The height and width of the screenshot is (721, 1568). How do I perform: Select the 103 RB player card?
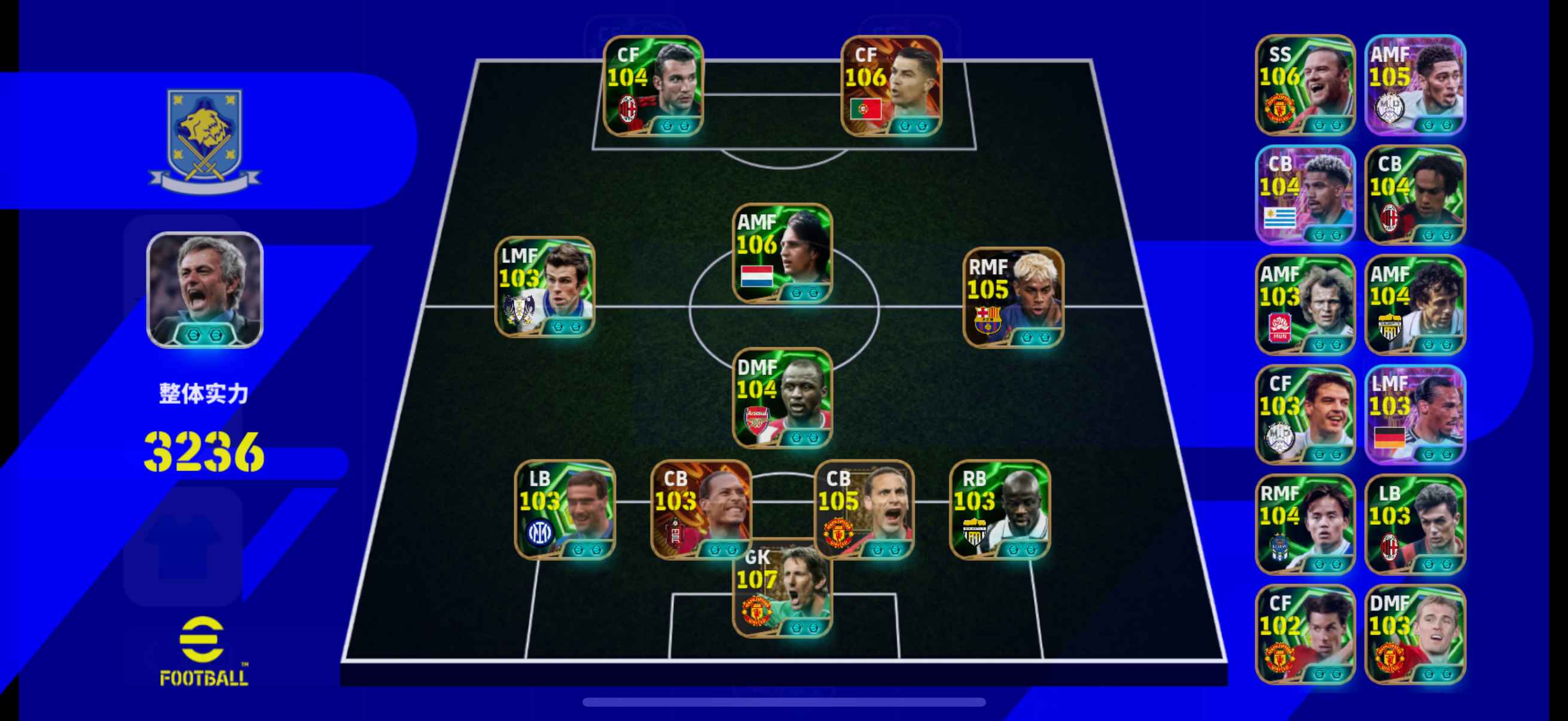point(999,509)
